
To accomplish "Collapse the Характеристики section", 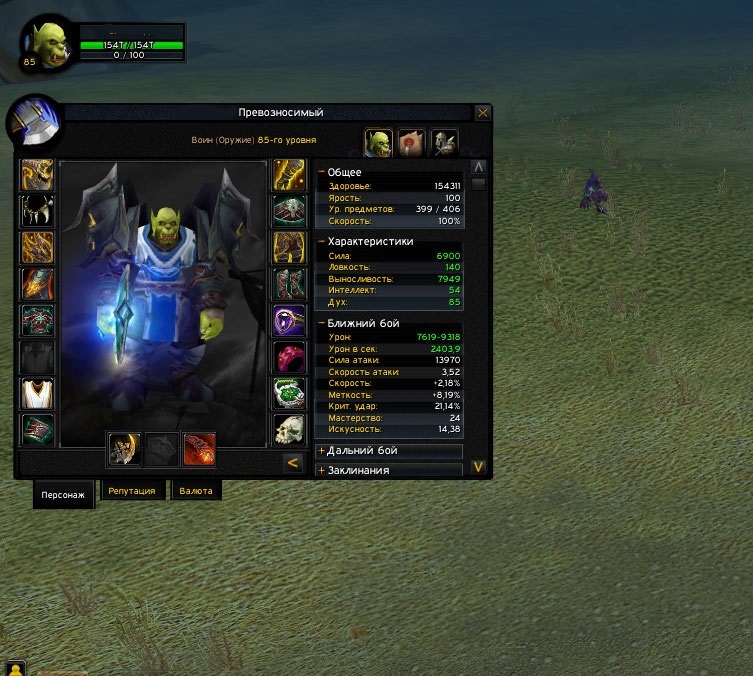I will [x=322, y=241].
